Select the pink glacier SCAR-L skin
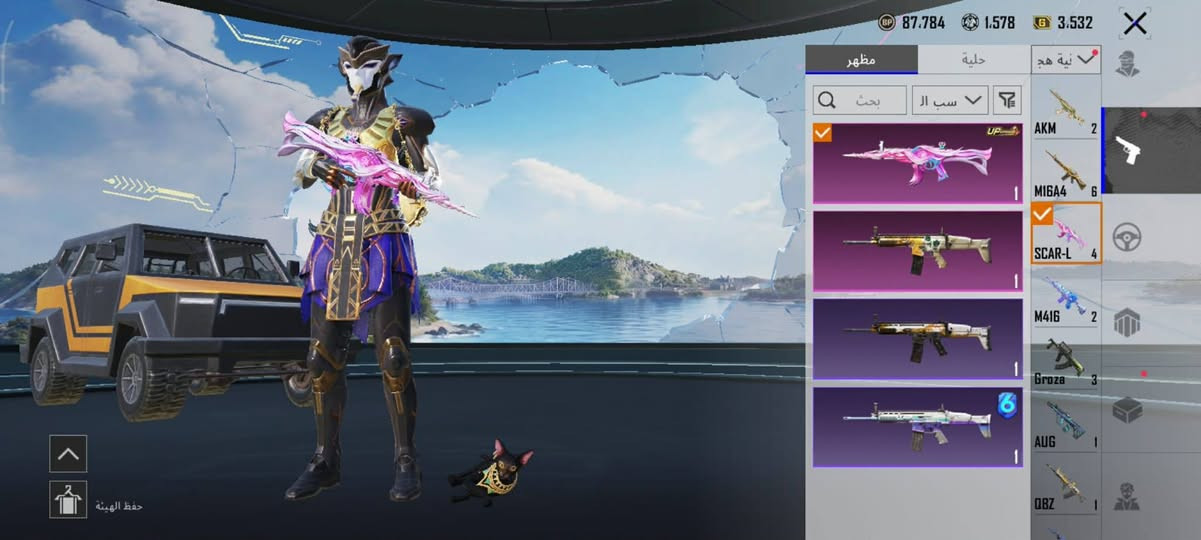Screen dimensions: 1201x540 tap(917, 163)
